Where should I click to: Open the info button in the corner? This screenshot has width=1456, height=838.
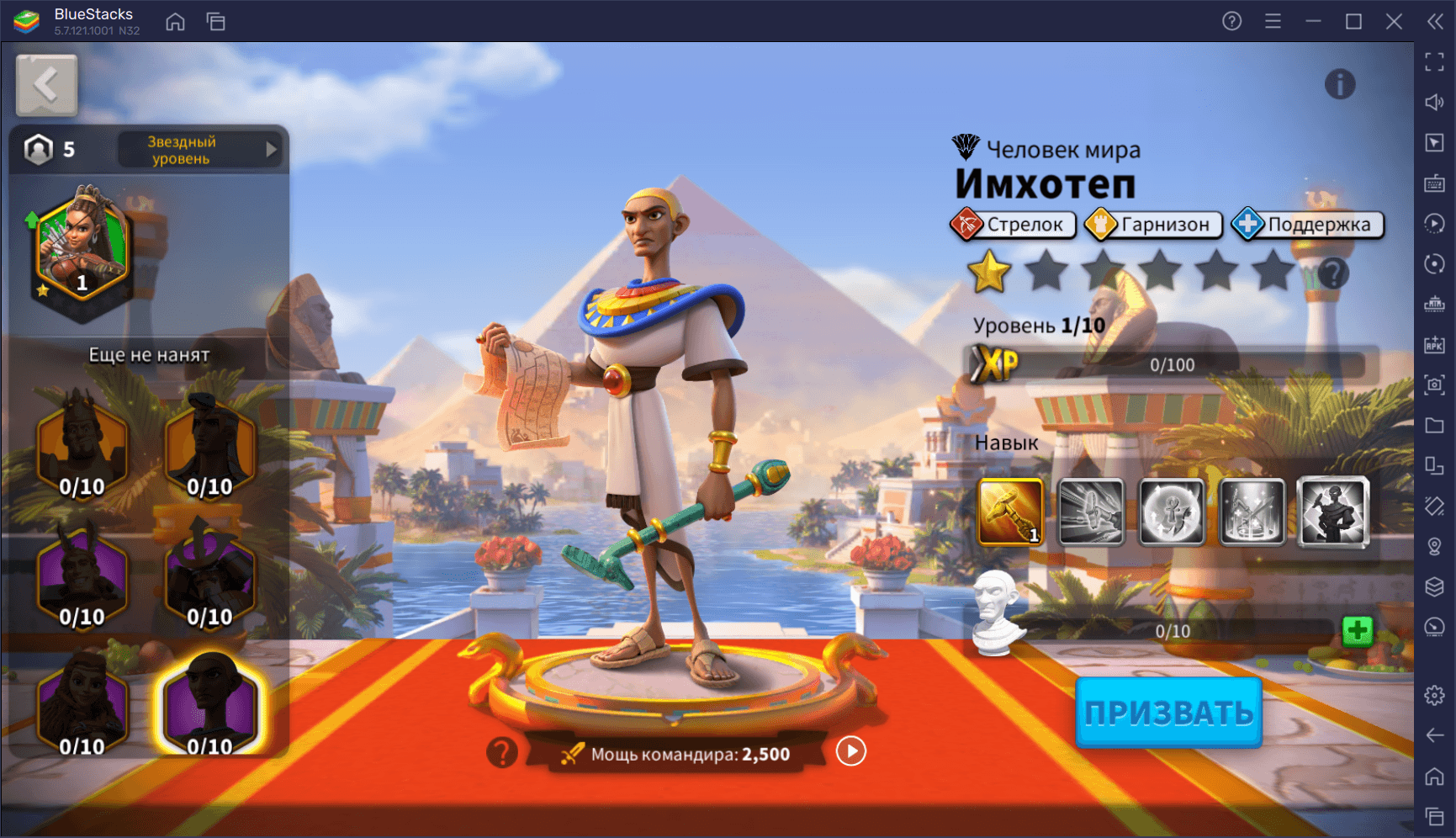point(1339,84)
